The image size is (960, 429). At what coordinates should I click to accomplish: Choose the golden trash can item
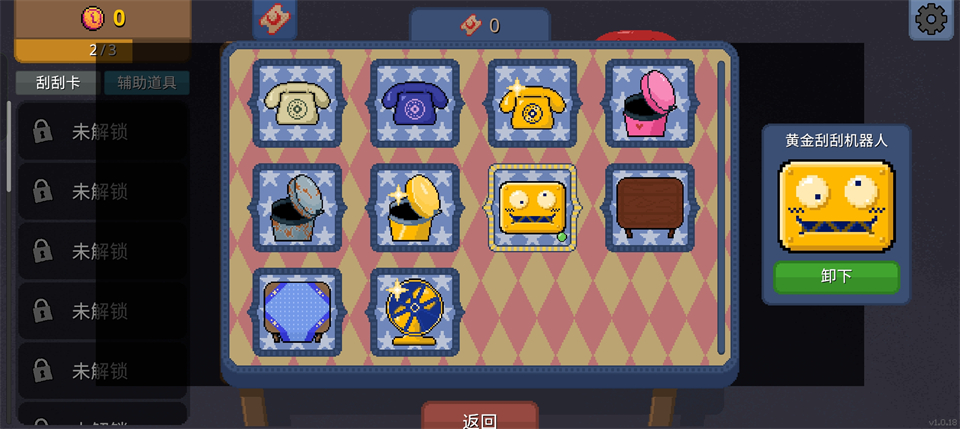(x=415, y=207)
